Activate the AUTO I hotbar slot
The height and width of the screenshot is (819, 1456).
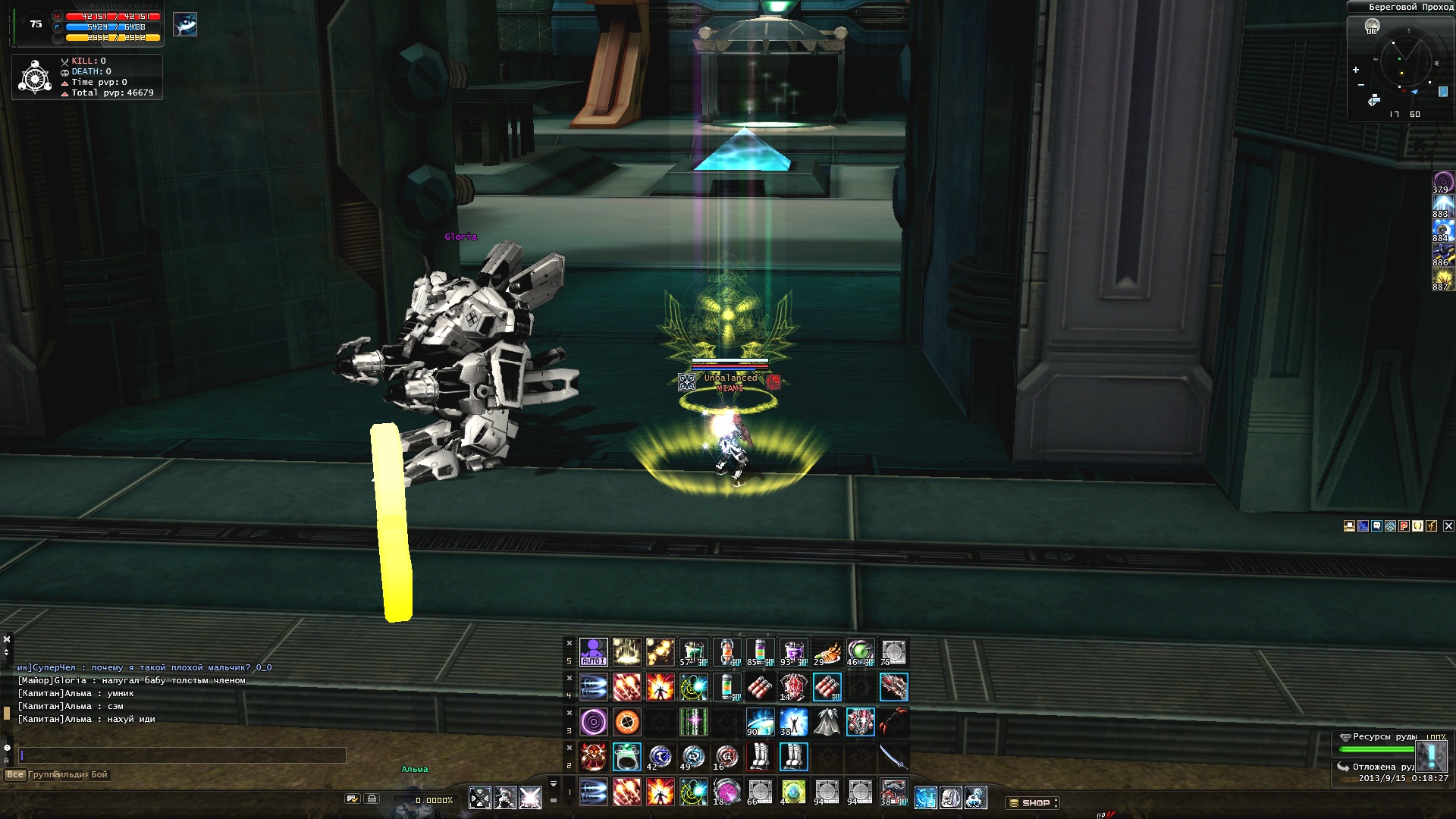(x=593, y=652)
